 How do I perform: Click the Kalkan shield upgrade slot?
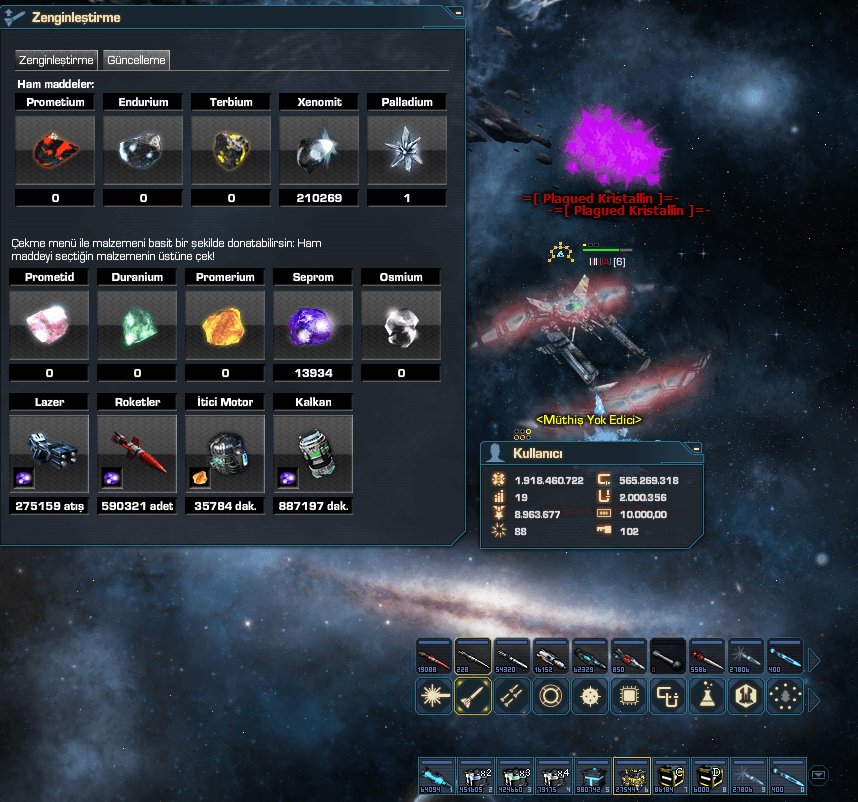click(x=313, y=450)
